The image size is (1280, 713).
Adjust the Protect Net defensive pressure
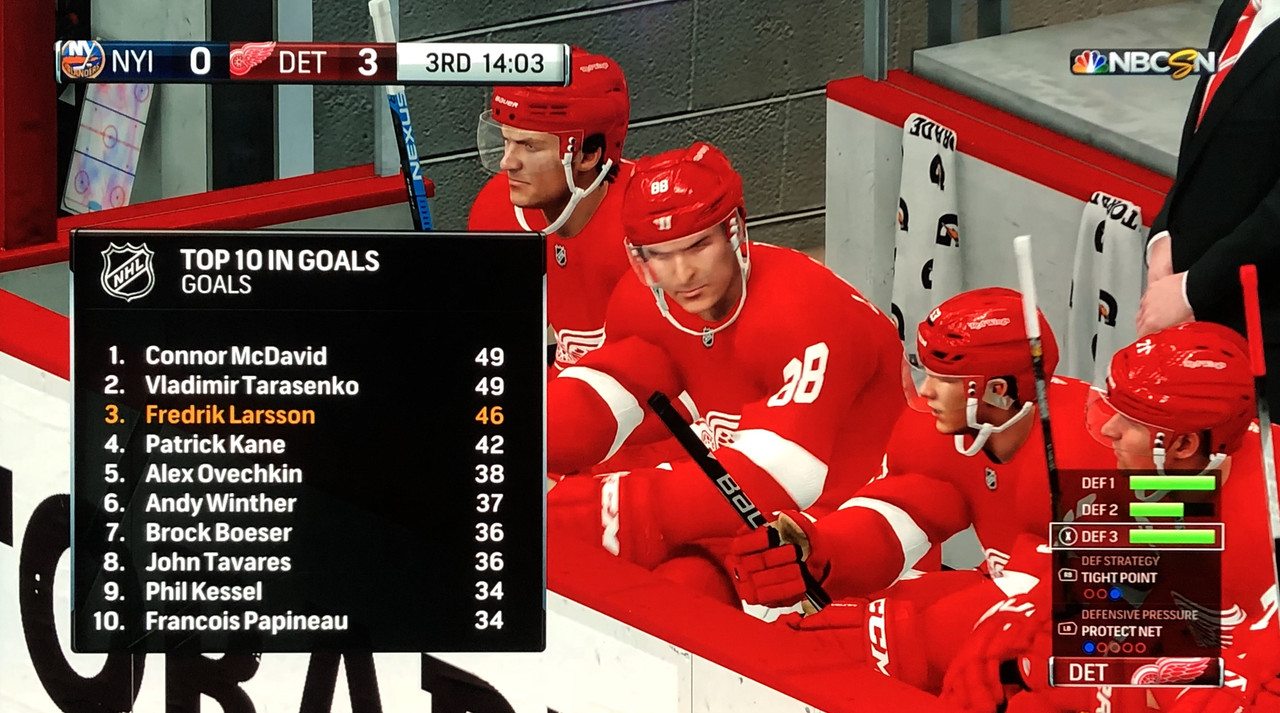coord(1120,631)
